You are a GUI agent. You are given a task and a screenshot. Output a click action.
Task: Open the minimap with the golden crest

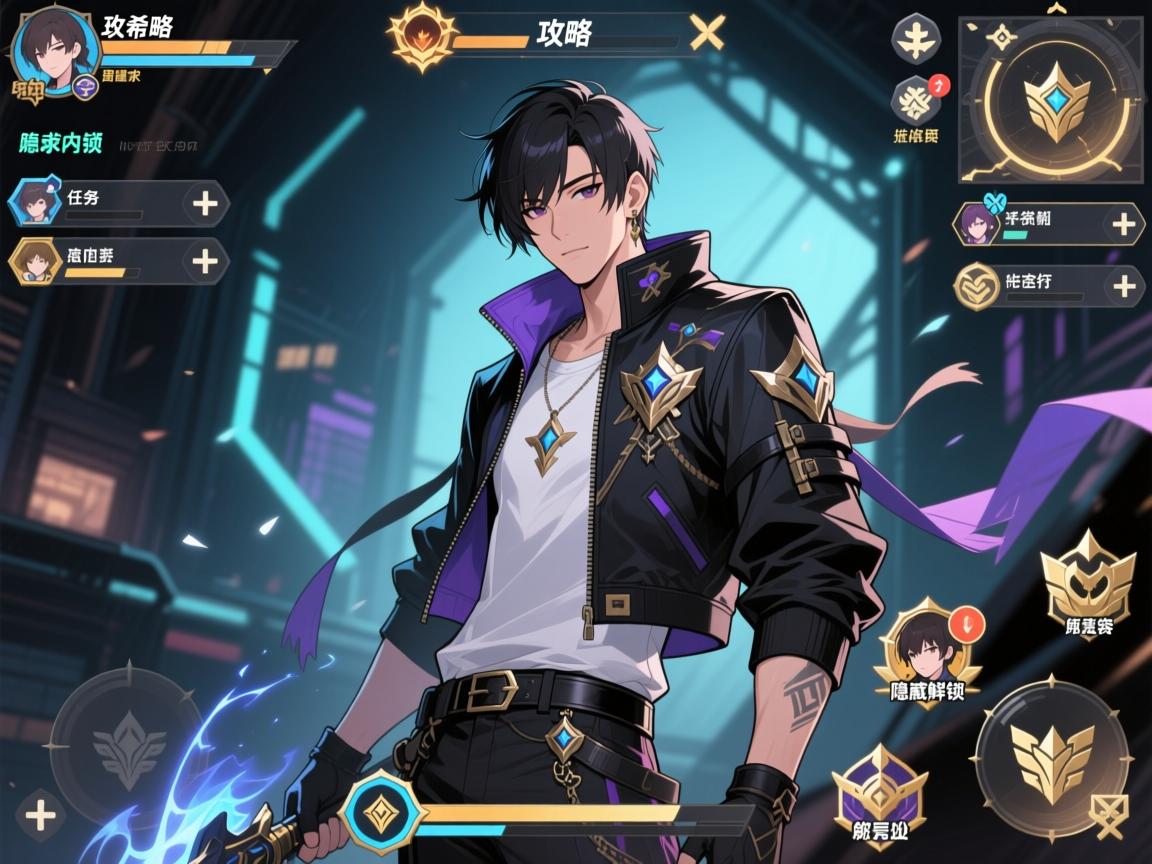click(1050, 98)
